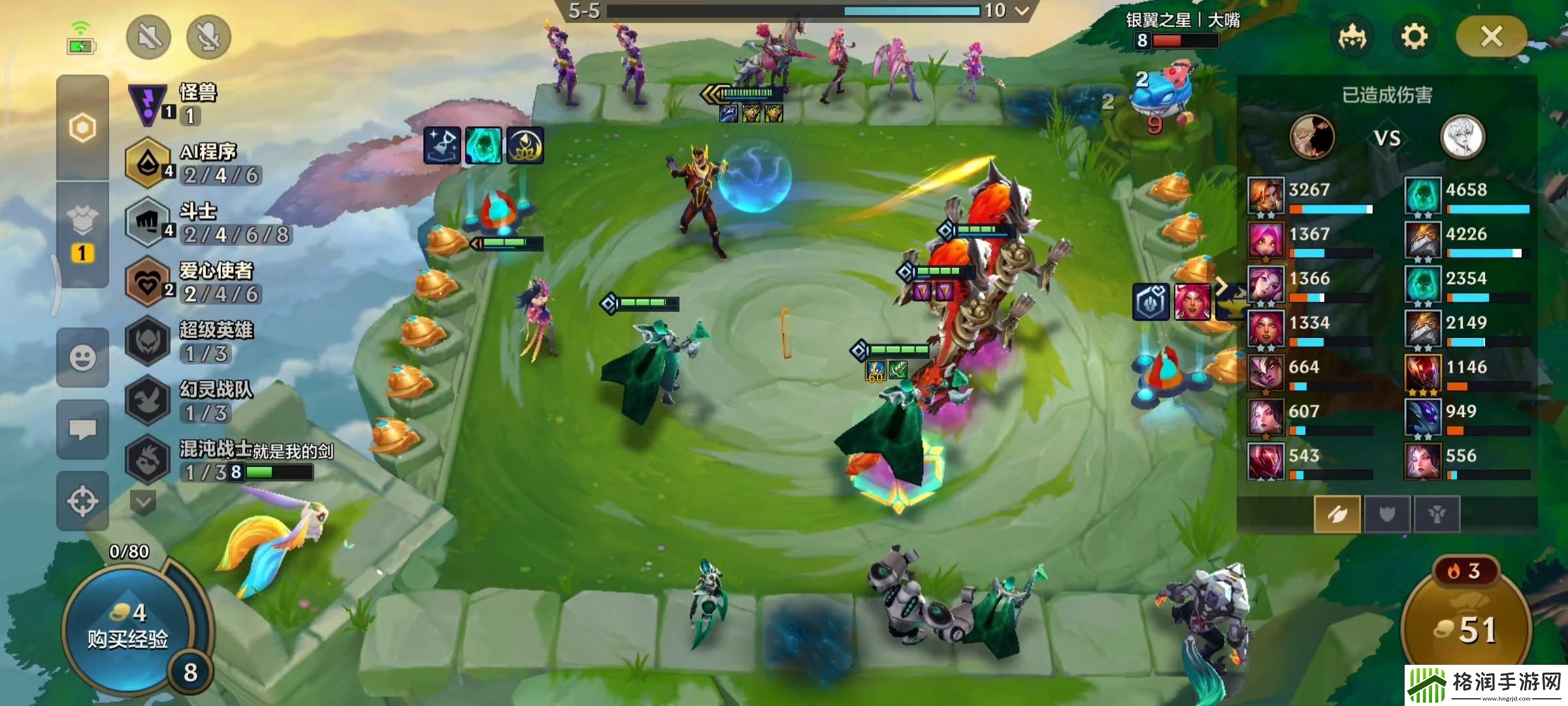Open the chat speech bubble button
This screenshot has height=706, width=1568.
[x=83, y=429]
